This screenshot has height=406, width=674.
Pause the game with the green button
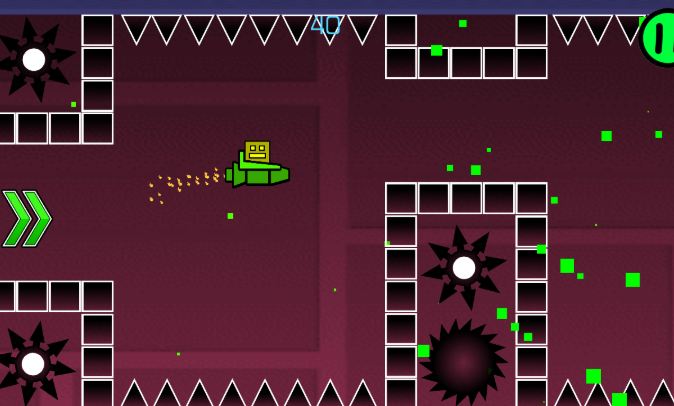coord(659,38)
